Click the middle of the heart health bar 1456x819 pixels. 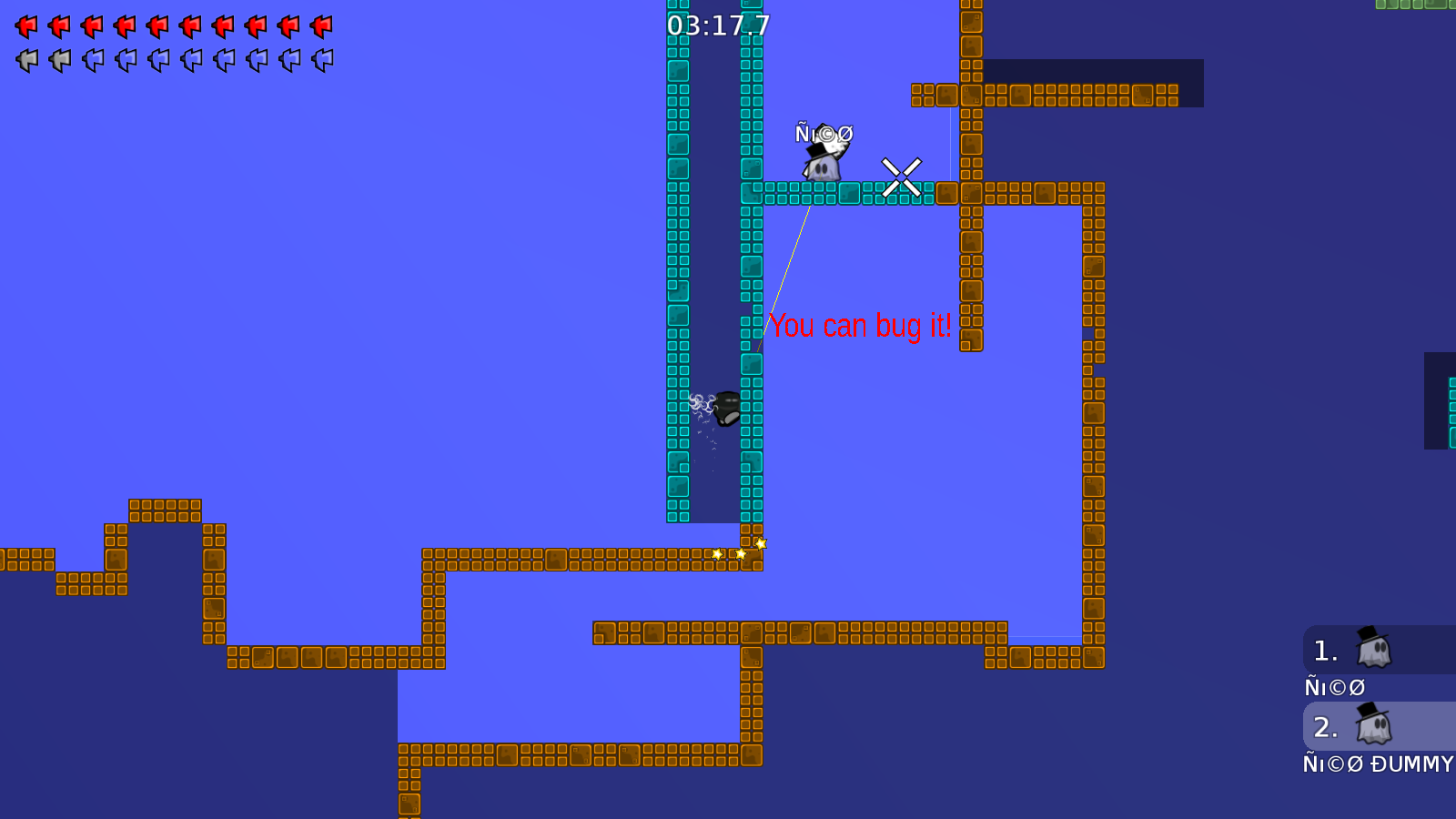click(x=173, y=25)
